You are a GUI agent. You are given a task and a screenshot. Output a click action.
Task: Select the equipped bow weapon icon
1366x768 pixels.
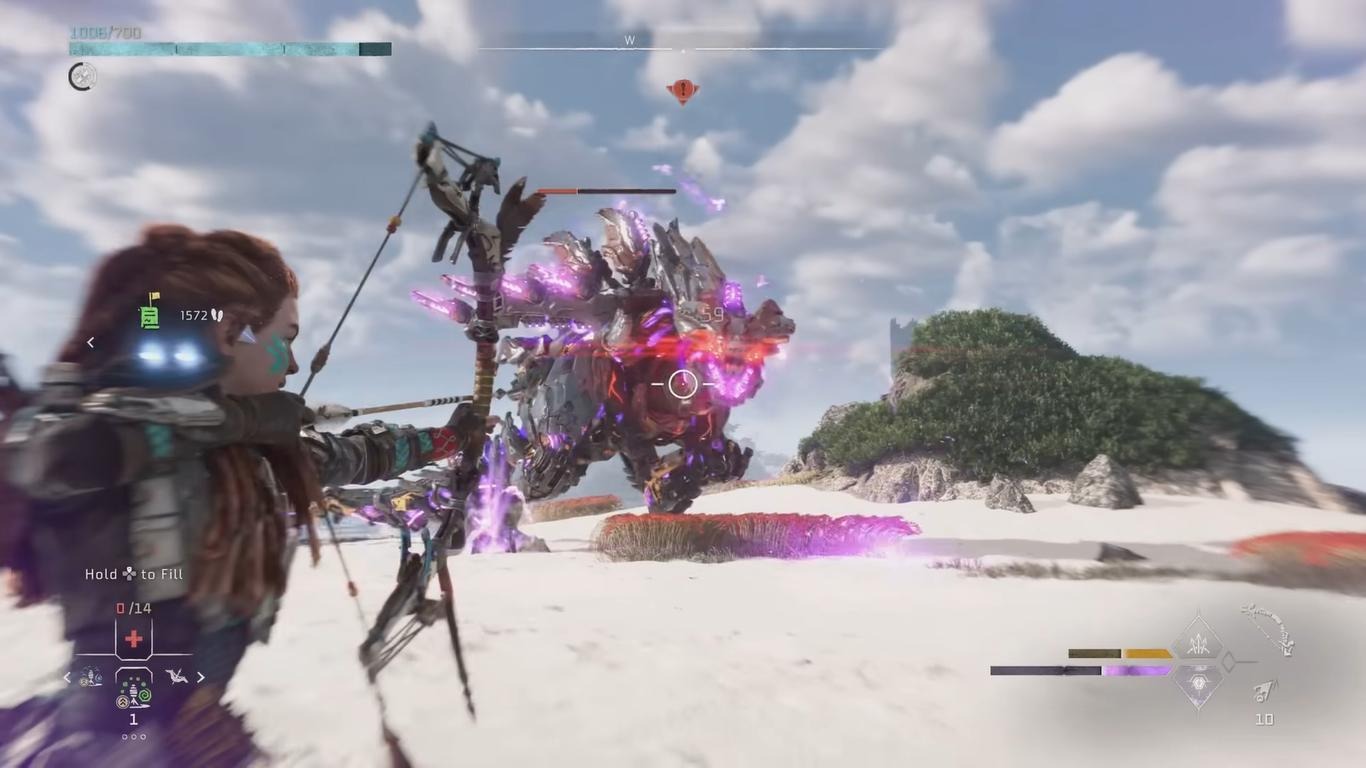[x=1268, y=630]
